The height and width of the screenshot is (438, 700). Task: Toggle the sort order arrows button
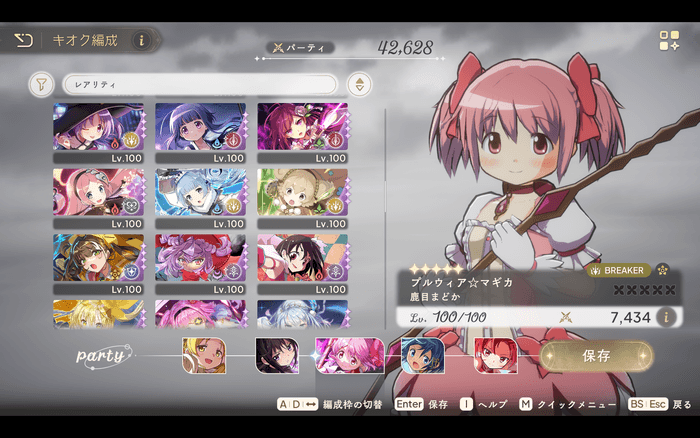(357, 84)
